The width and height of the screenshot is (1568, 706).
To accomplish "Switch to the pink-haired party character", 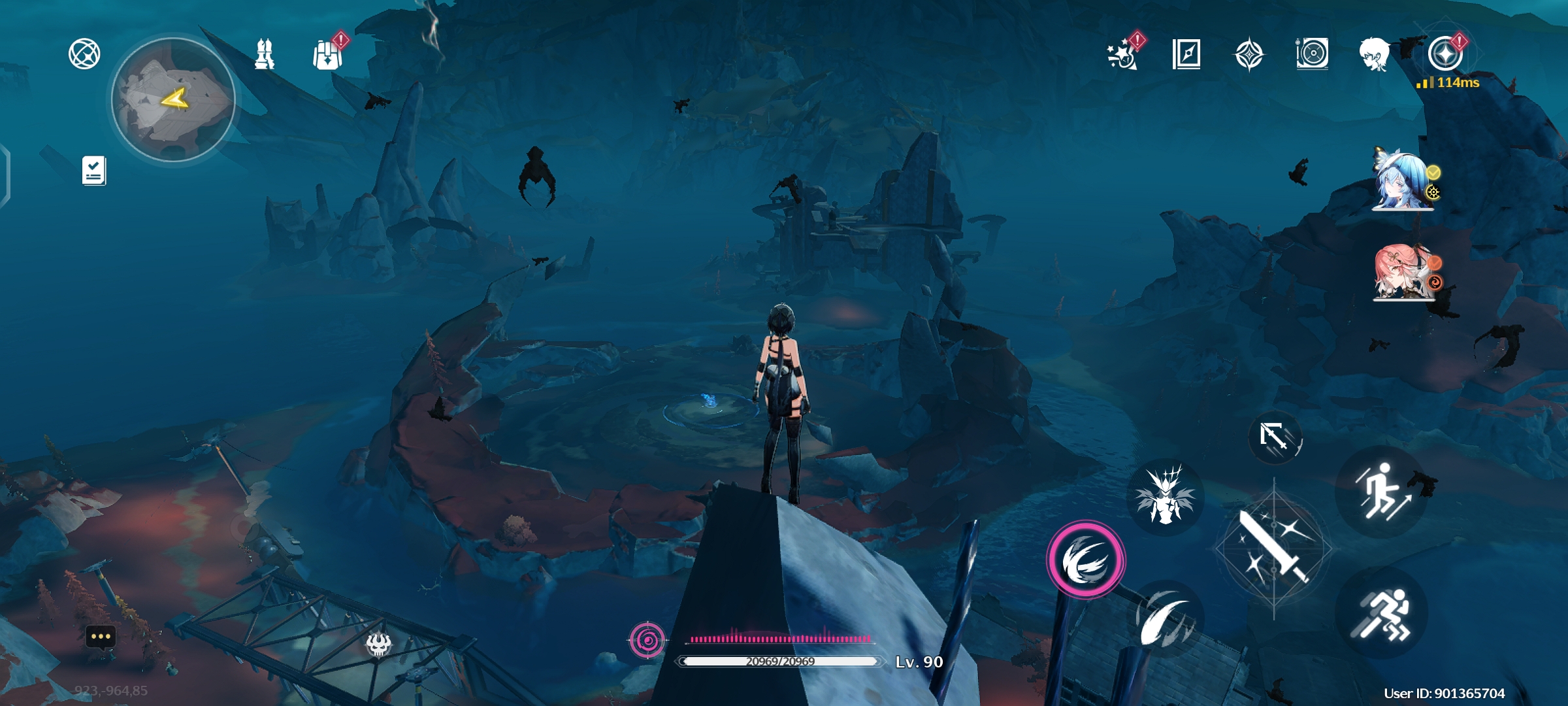I will [x=1402, y=272].
